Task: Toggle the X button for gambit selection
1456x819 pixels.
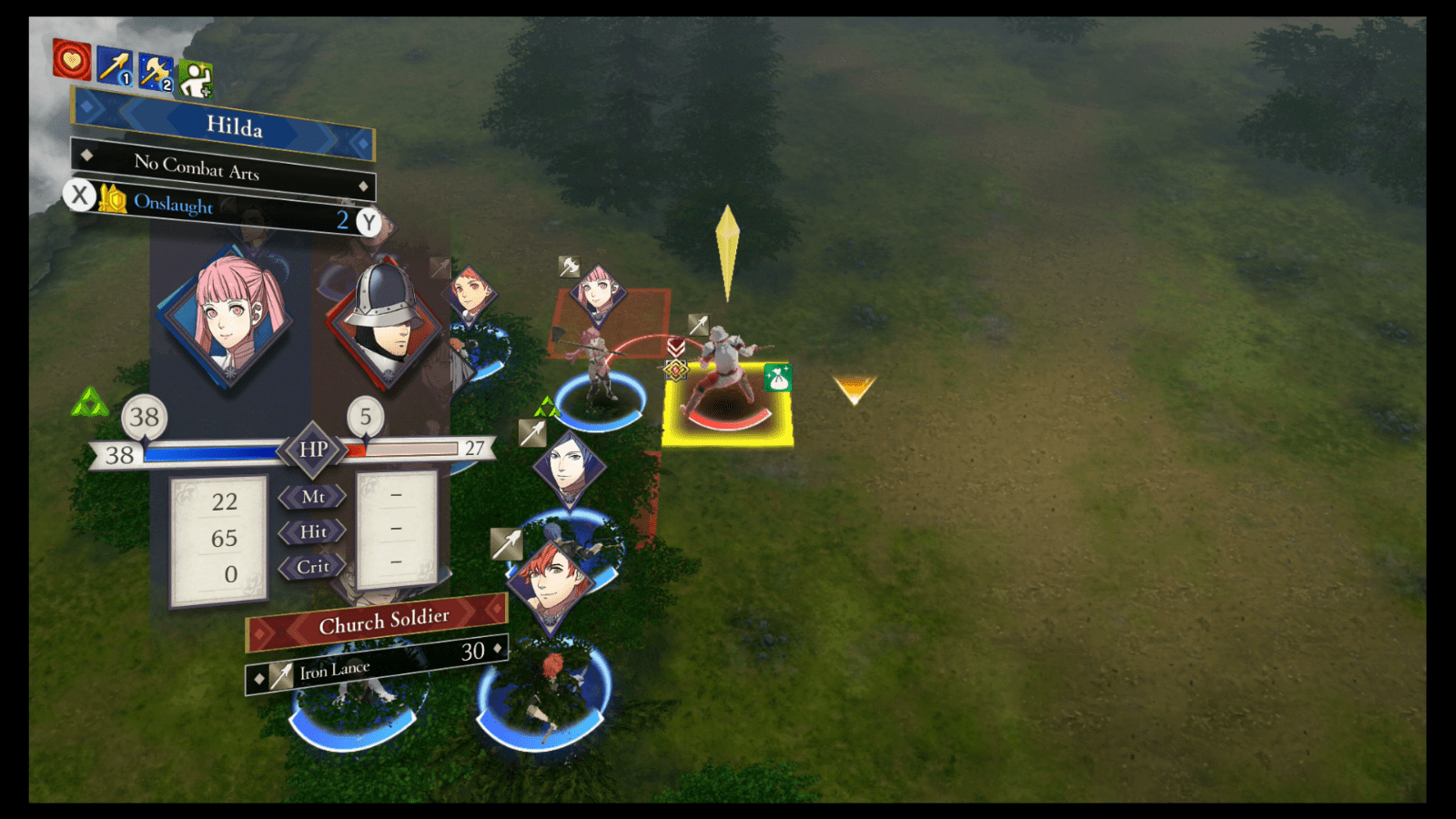Action: (x=80, y=196)
